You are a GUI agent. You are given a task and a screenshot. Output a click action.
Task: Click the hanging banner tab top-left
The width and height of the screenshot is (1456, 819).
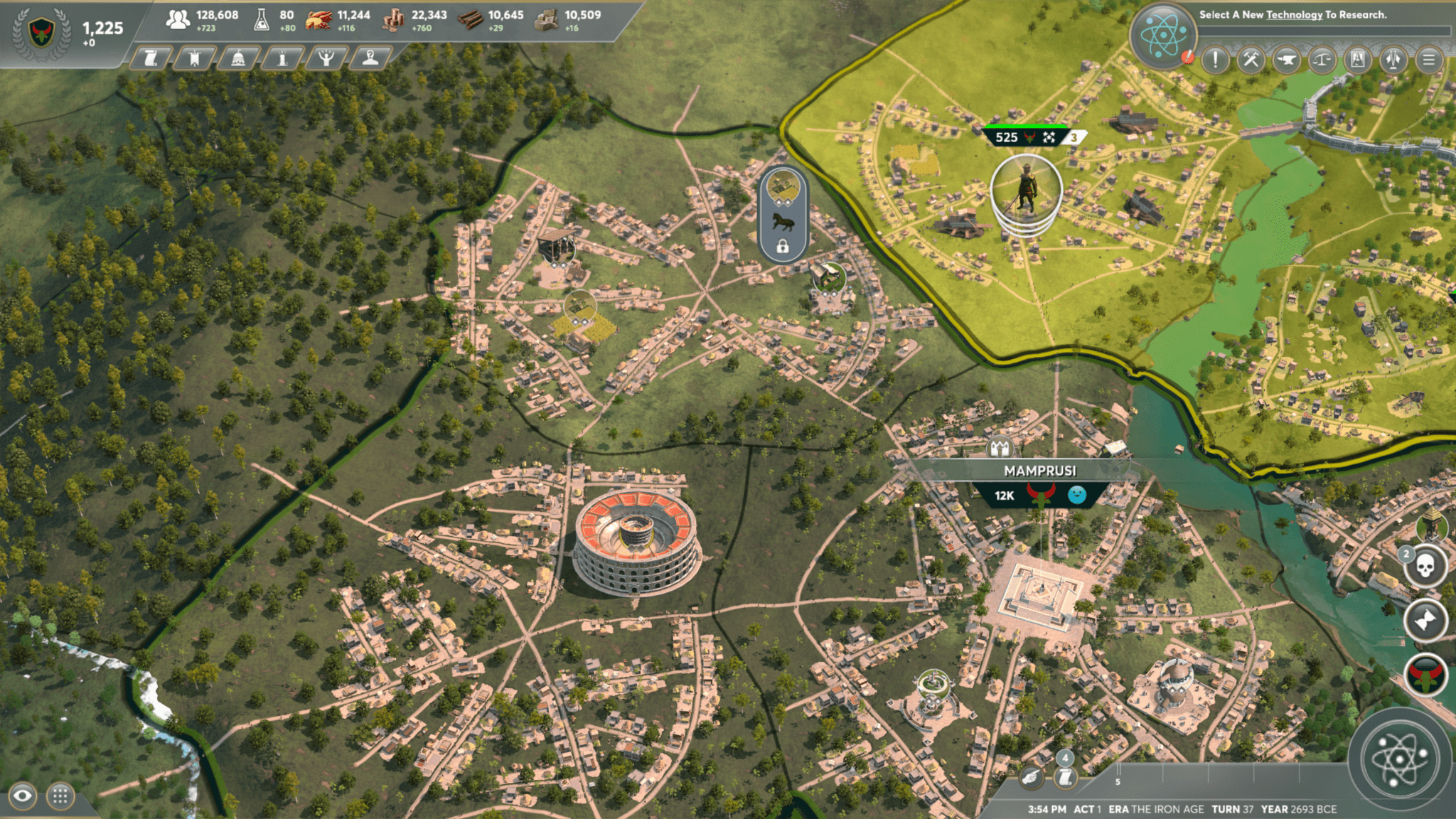point(194,58)
